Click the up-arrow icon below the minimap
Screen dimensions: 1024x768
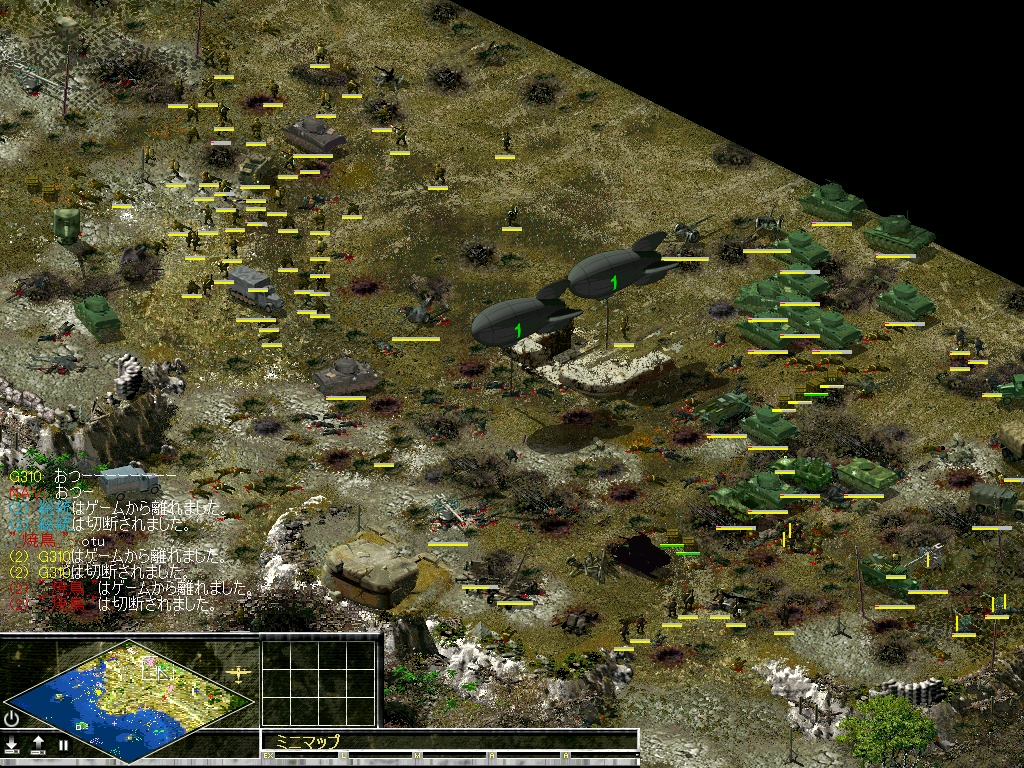point(38,745)
